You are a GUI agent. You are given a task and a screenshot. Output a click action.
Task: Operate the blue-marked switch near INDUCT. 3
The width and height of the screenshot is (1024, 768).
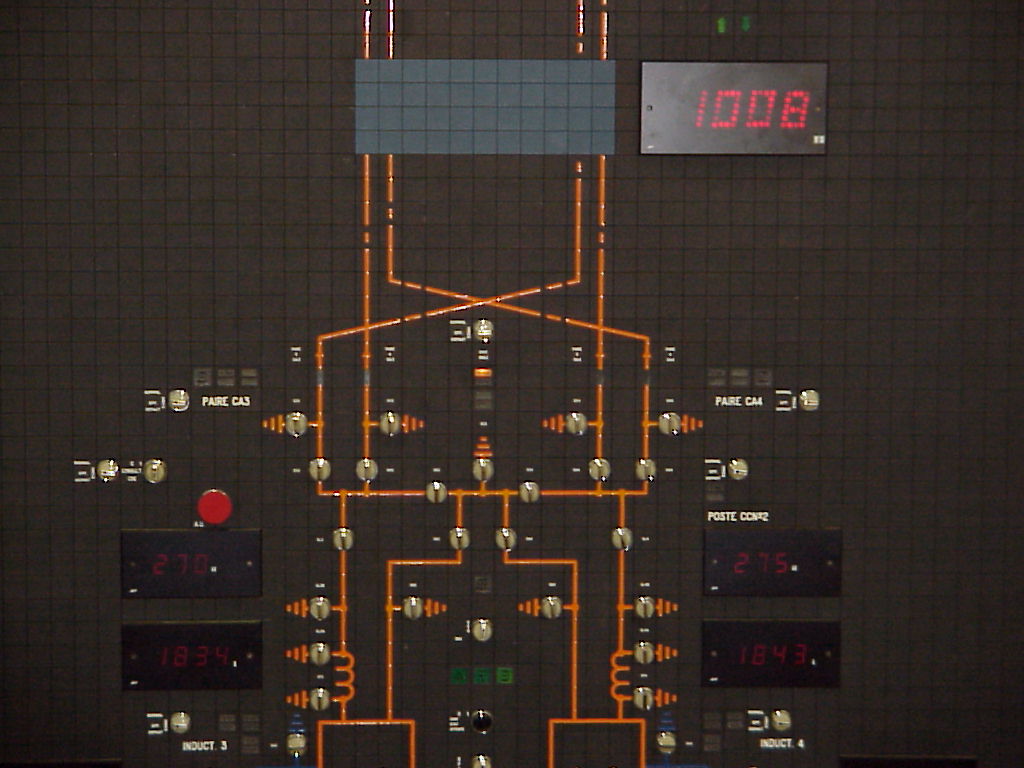point(296,743)
